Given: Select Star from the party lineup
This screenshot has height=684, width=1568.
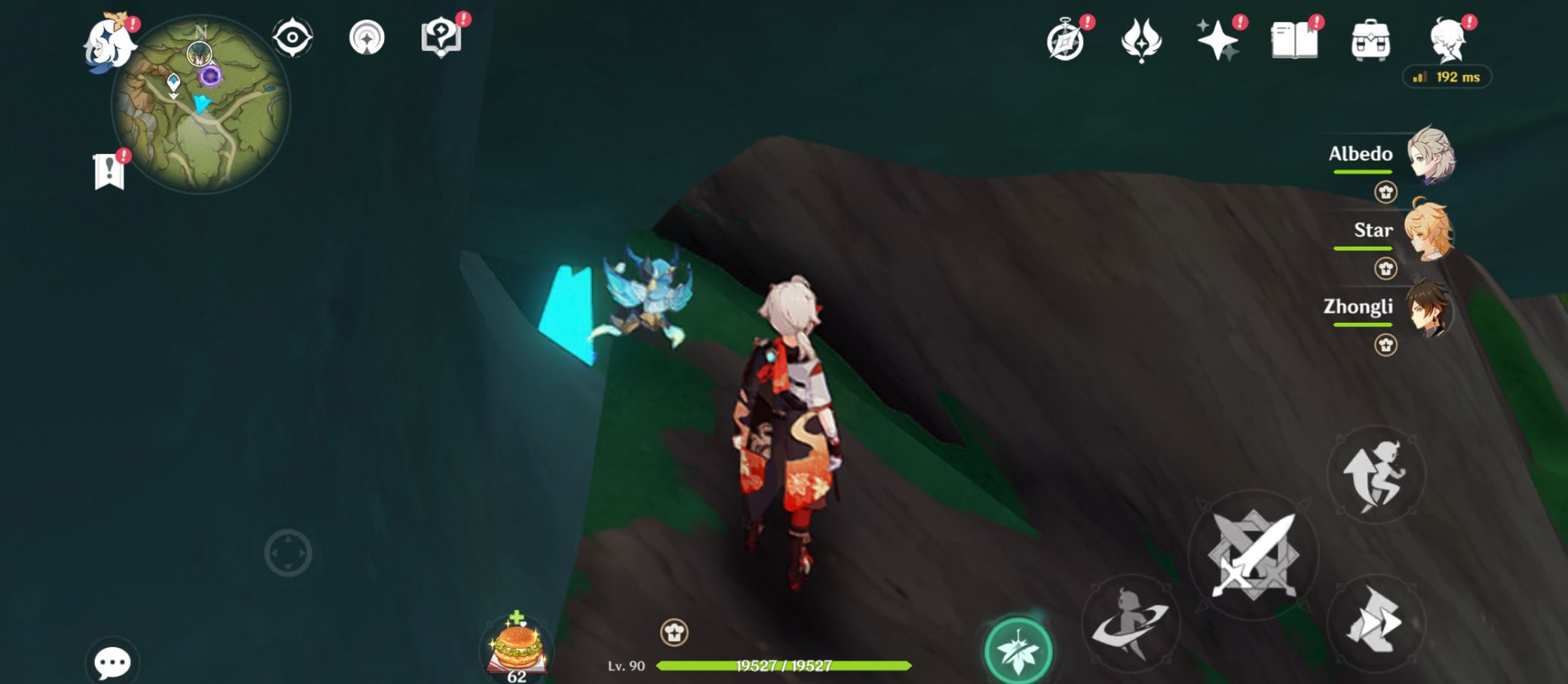Looking at the screenshot, I should pyautogui.click(x=1429, y=234).
